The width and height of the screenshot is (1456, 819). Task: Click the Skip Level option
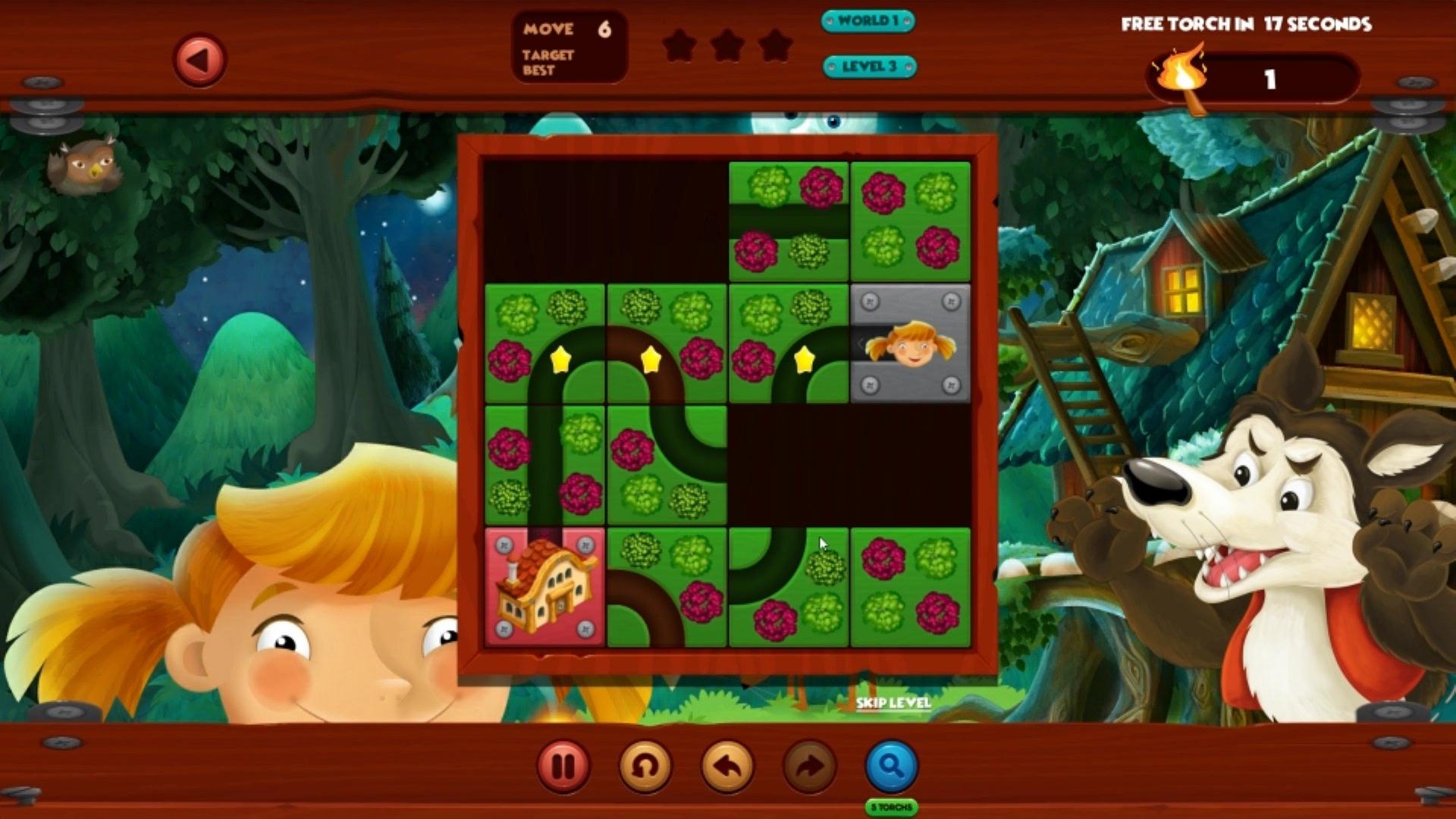(892, 704)
